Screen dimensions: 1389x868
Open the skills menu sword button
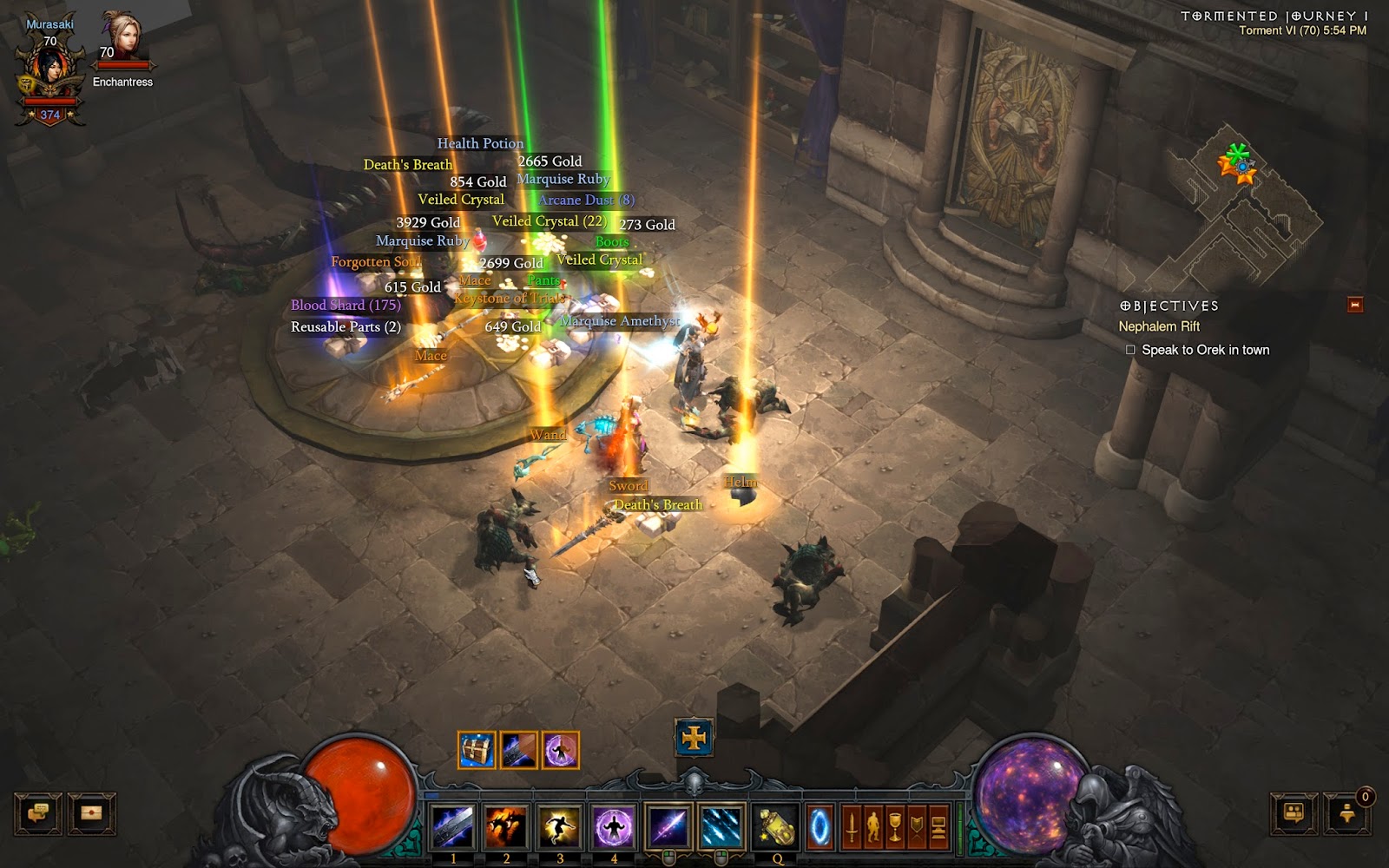point(852,827)
